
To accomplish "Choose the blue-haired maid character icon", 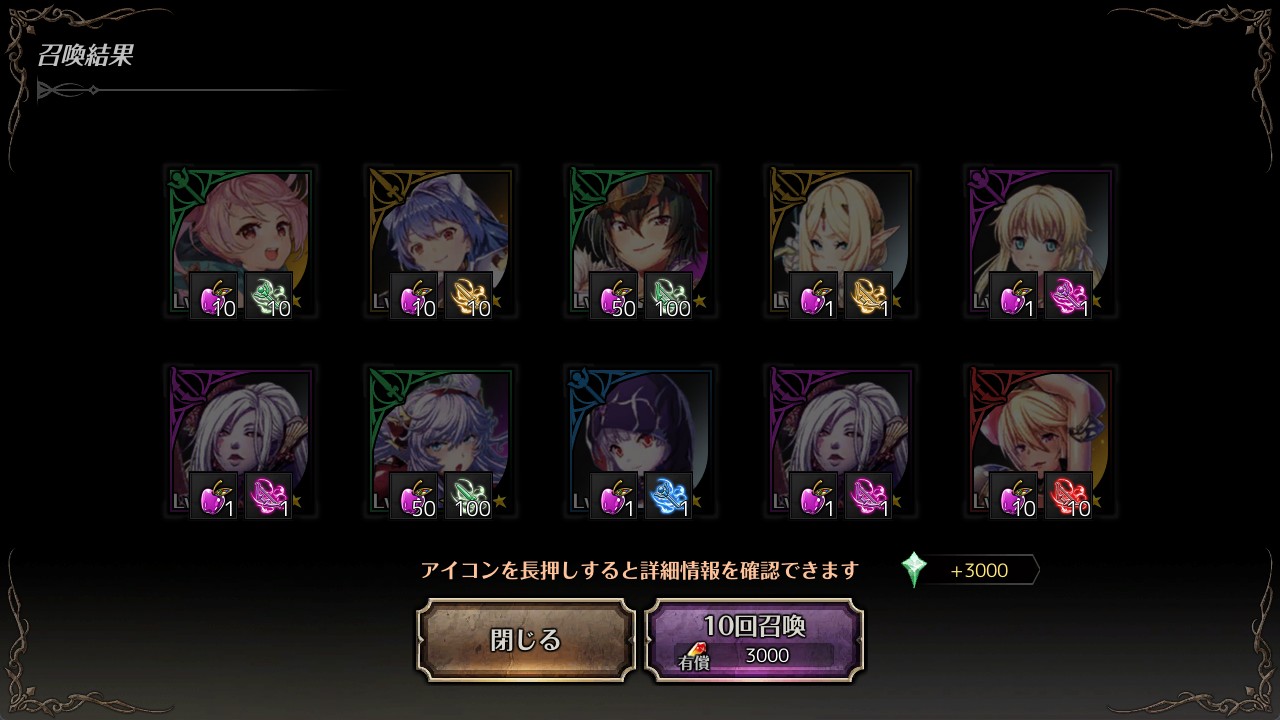I will (x=441, y=230).
